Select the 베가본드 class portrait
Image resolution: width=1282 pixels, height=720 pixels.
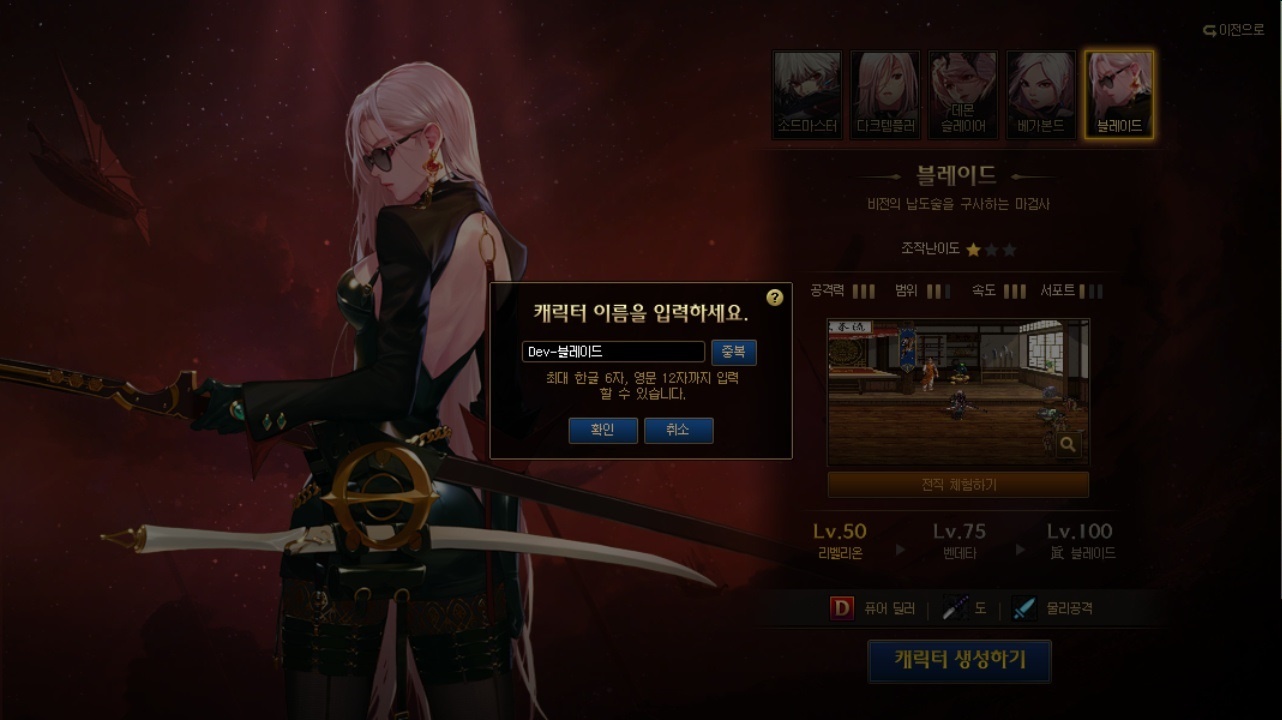point(1041,95)
